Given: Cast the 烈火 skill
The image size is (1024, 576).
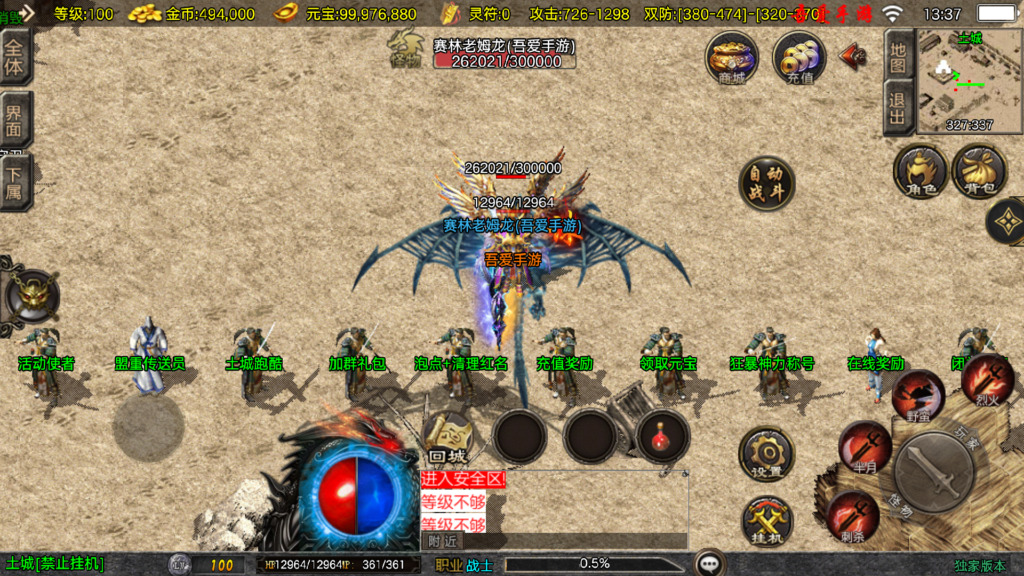Looking at the screenshot, I should click(987, 378).
